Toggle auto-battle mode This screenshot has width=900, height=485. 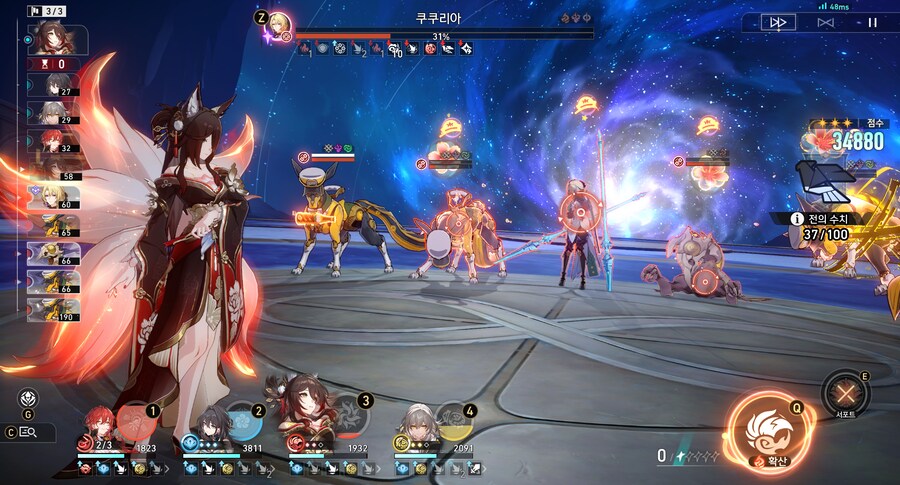(825, 22)
